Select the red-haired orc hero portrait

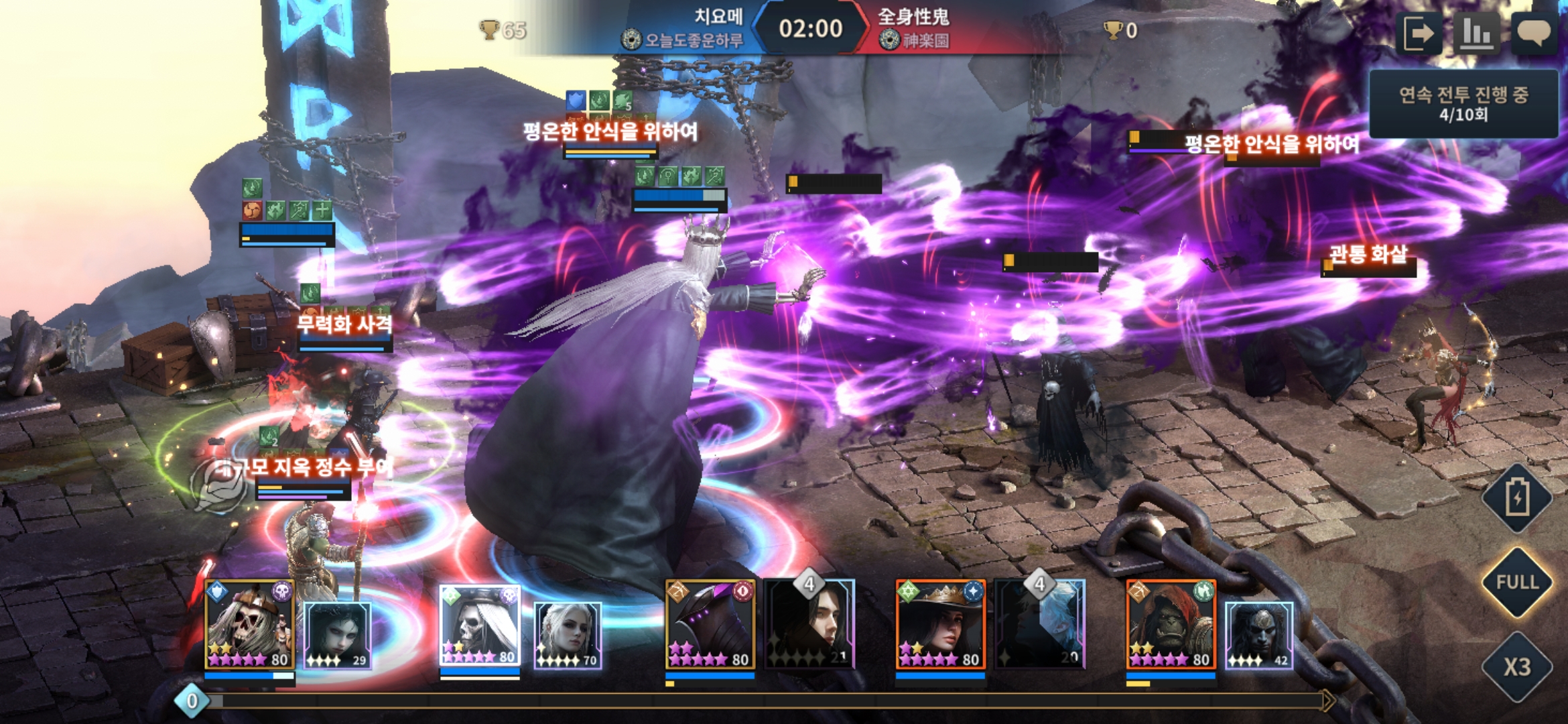point(1171,625)
